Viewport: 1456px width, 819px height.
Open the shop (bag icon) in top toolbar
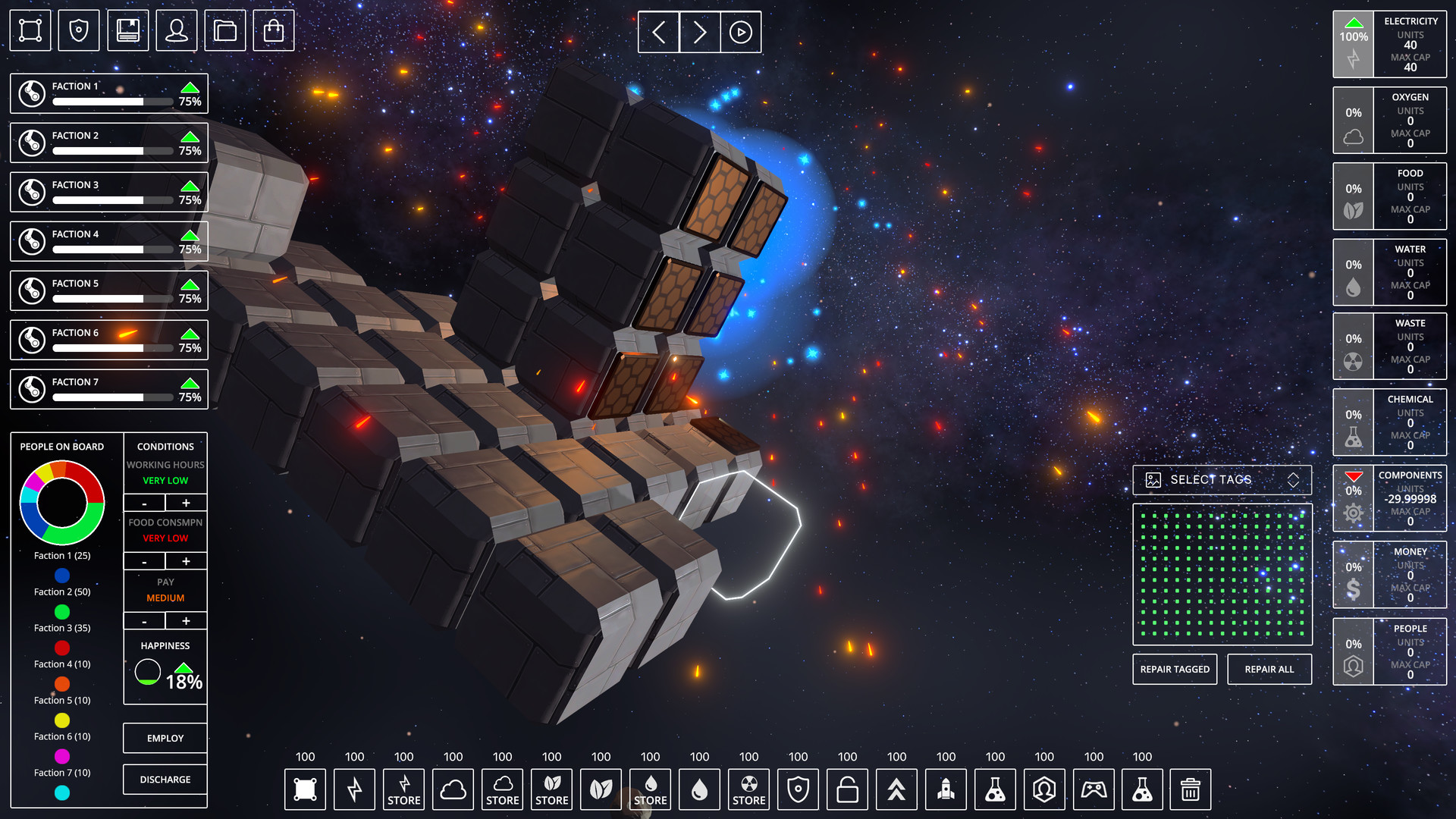click(274, 30)
